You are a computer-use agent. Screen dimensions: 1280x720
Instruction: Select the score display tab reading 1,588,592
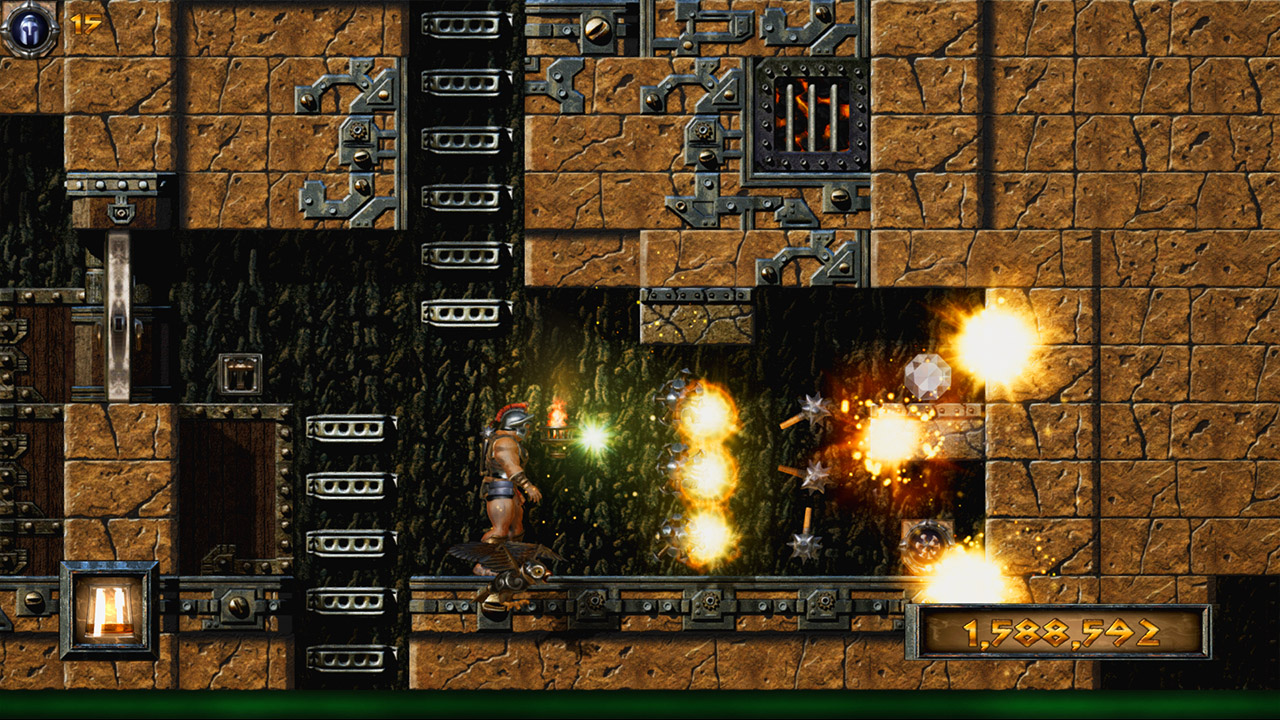tap(1060, 632)
